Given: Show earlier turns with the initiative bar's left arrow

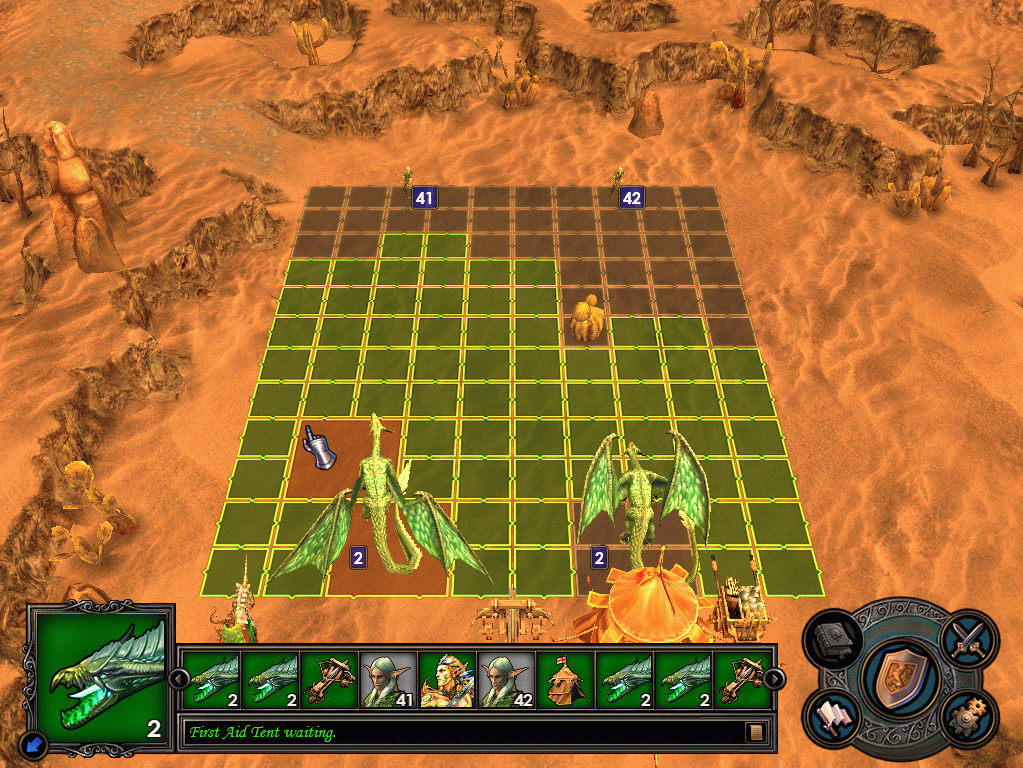Looking at the screenshot, I should pos(178,679).
